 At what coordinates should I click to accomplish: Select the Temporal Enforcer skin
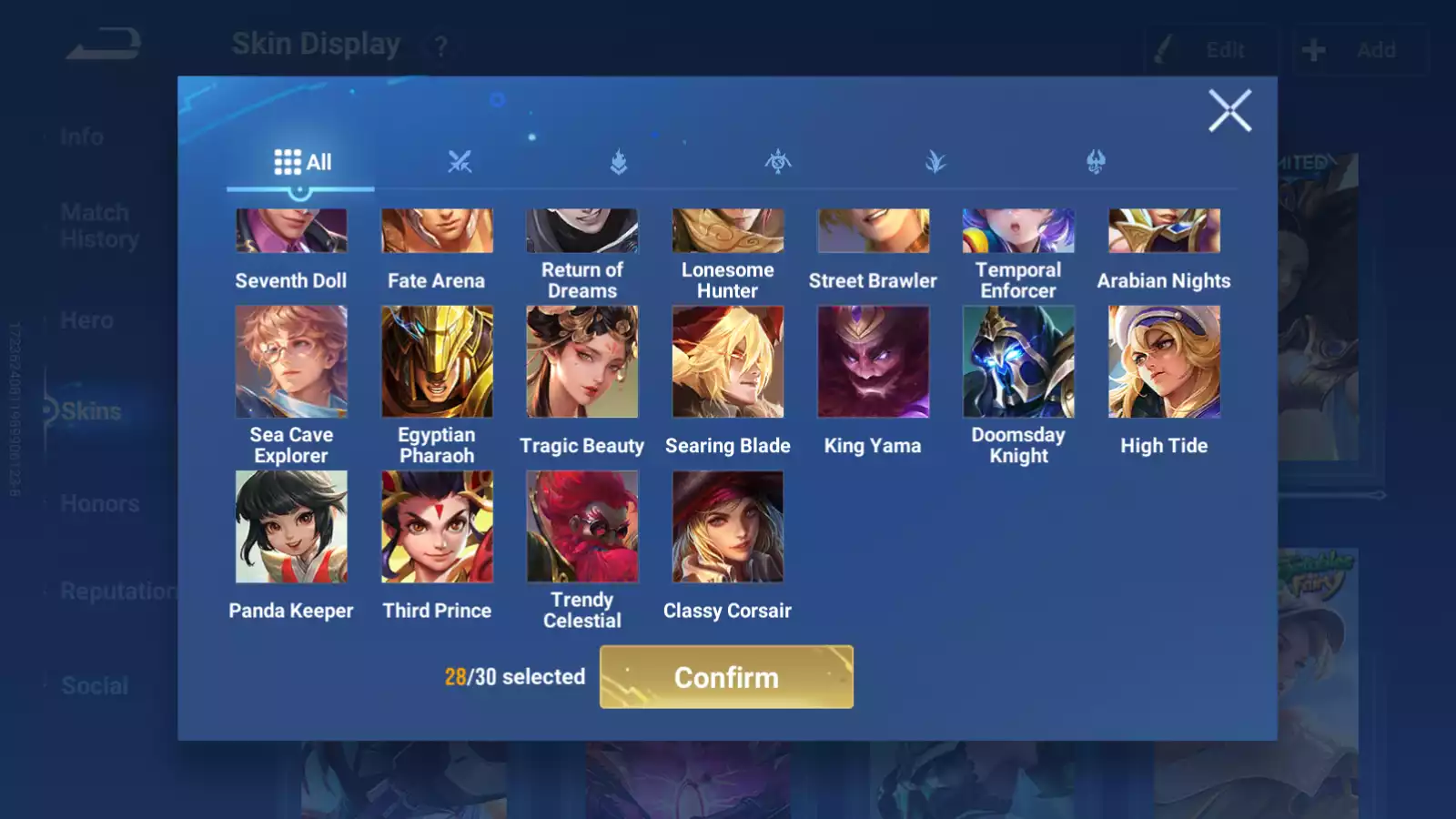[x=1018, y=231]
